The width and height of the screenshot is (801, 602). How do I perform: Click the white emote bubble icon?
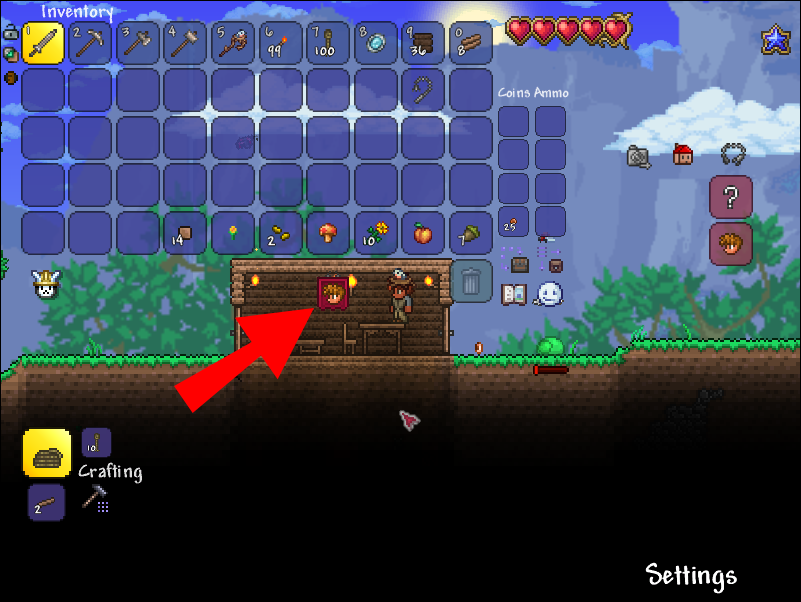[549, 293]
